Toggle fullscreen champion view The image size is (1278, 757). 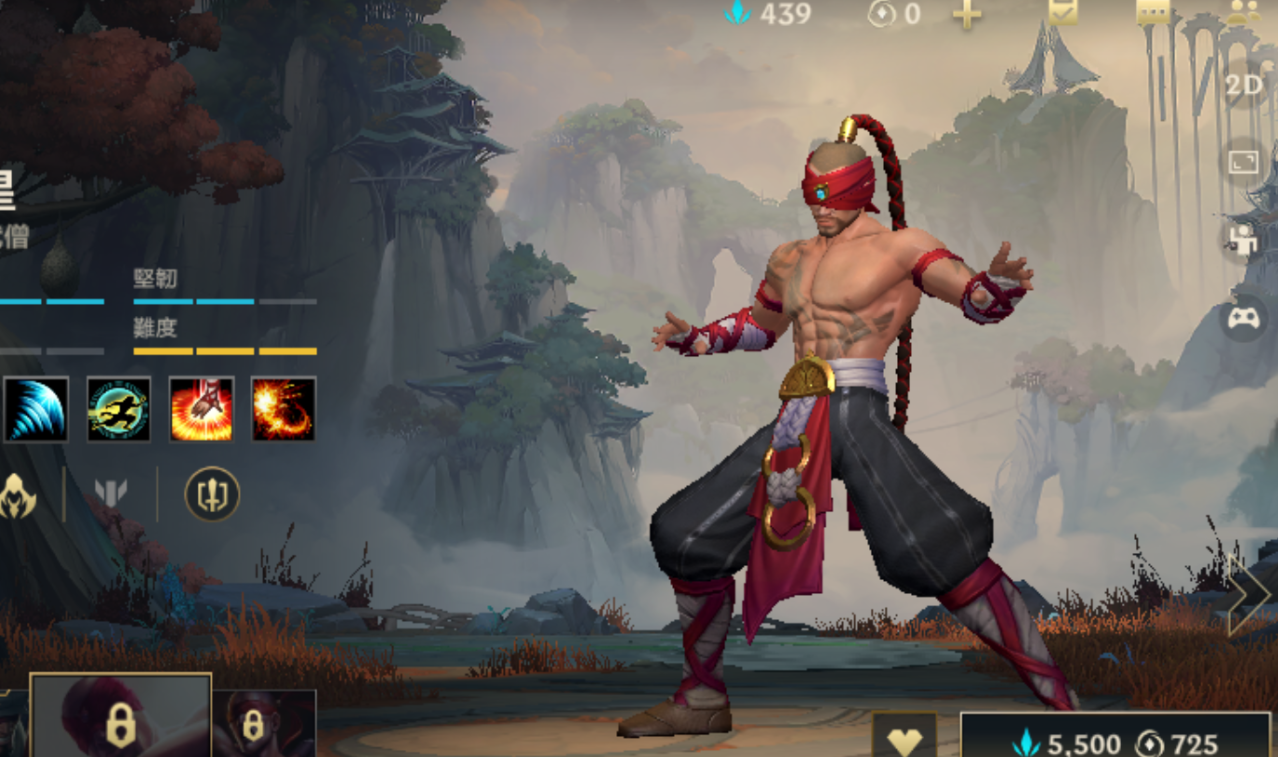coord(1244,162)
